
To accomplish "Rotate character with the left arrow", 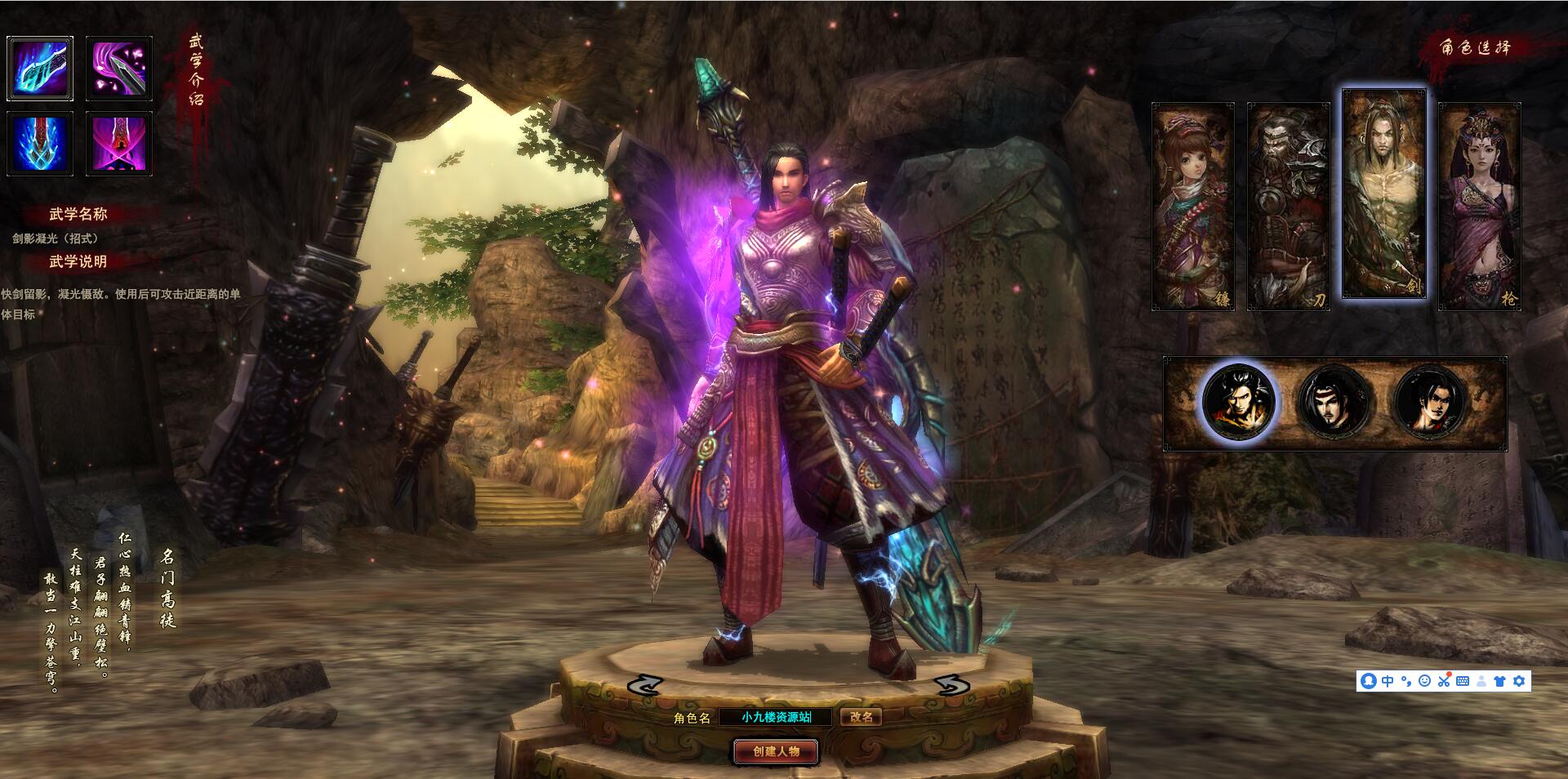I will [x=645, y=684].
